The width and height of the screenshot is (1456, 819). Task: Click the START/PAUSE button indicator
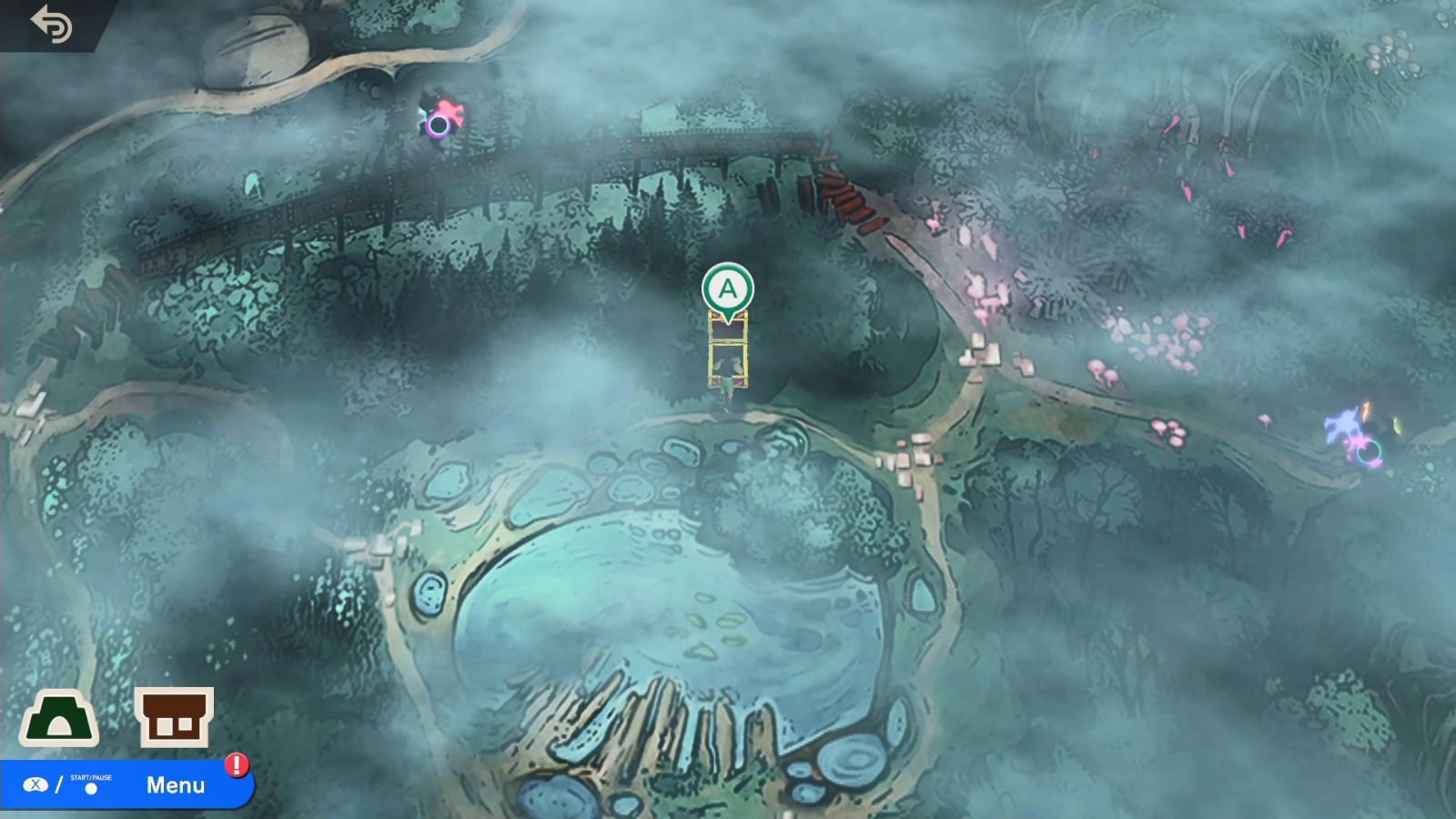click(92, 787)
